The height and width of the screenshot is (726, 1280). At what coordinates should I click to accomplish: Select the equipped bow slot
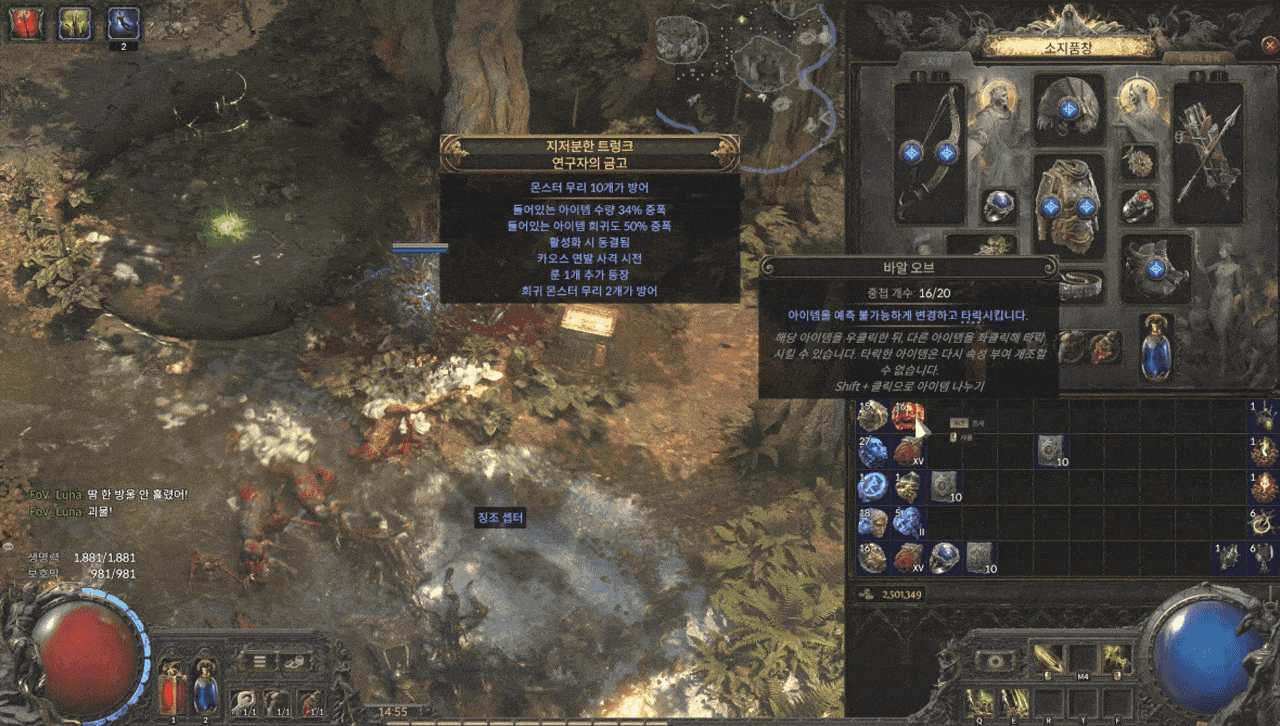click(x=928, y=152)
